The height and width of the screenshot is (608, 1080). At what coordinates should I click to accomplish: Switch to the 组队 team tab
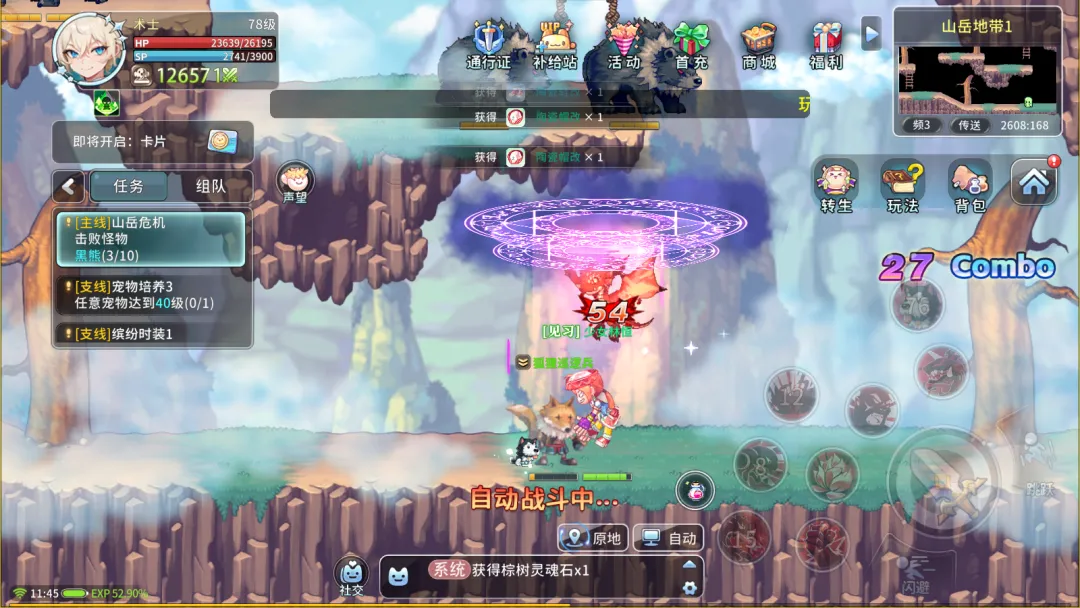[211, 186]
